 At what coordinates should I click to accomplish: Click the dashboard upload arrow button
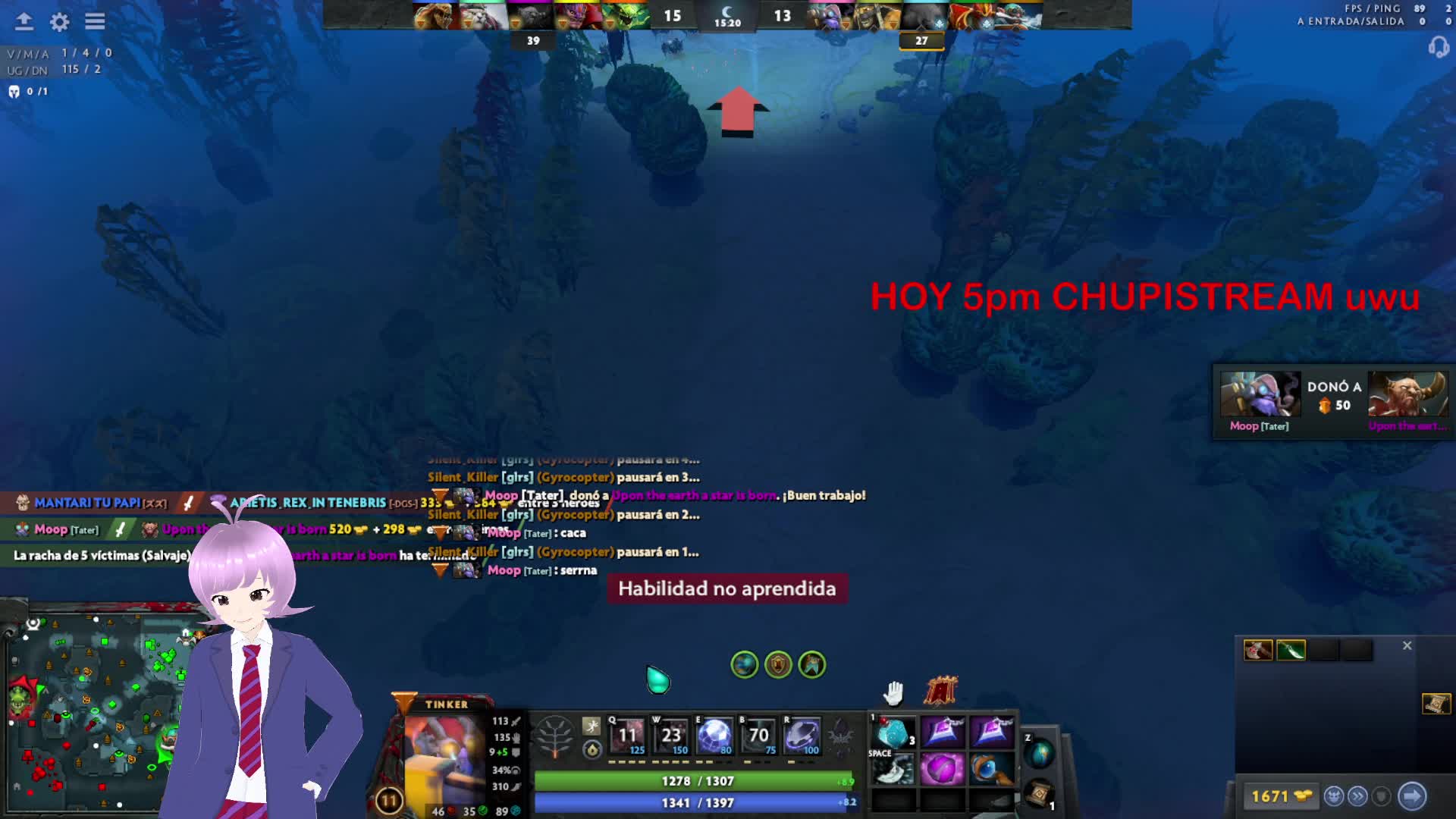(x=24, y=22)
